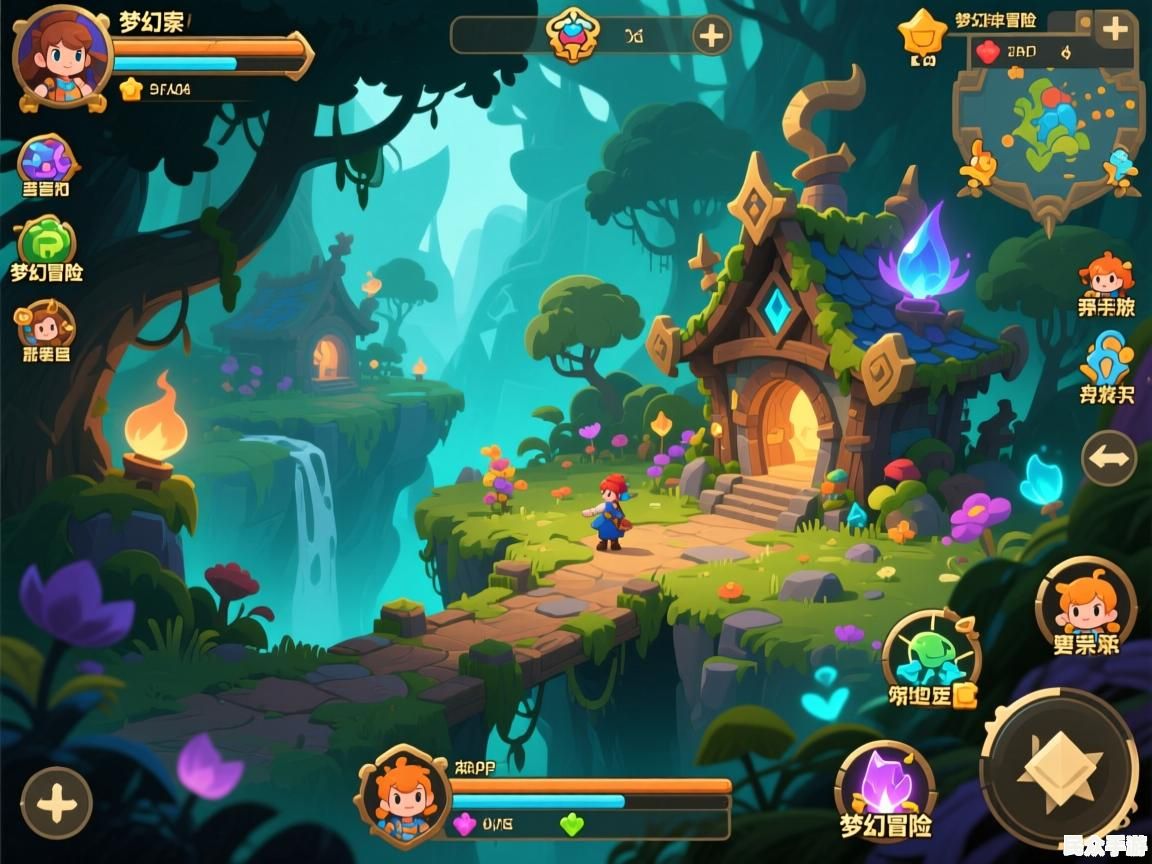Activate the green spirit skill button
This screenshot has width=1152, height=864.
pyautogui.click(x=932, y=655)
